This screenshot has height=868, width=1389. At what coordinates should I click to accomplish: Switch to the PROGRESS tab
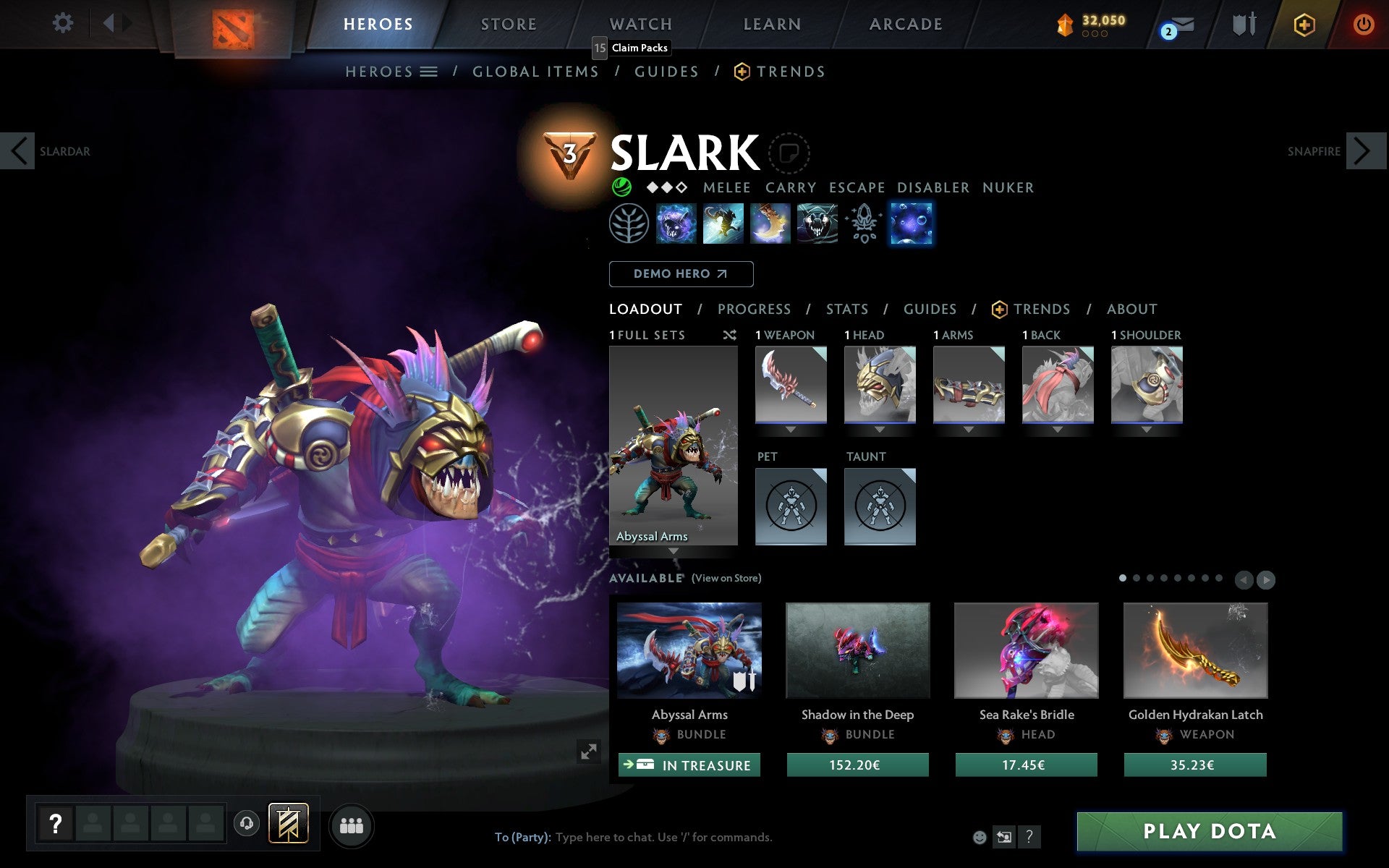pyautogui.click(x=754, y=309)
